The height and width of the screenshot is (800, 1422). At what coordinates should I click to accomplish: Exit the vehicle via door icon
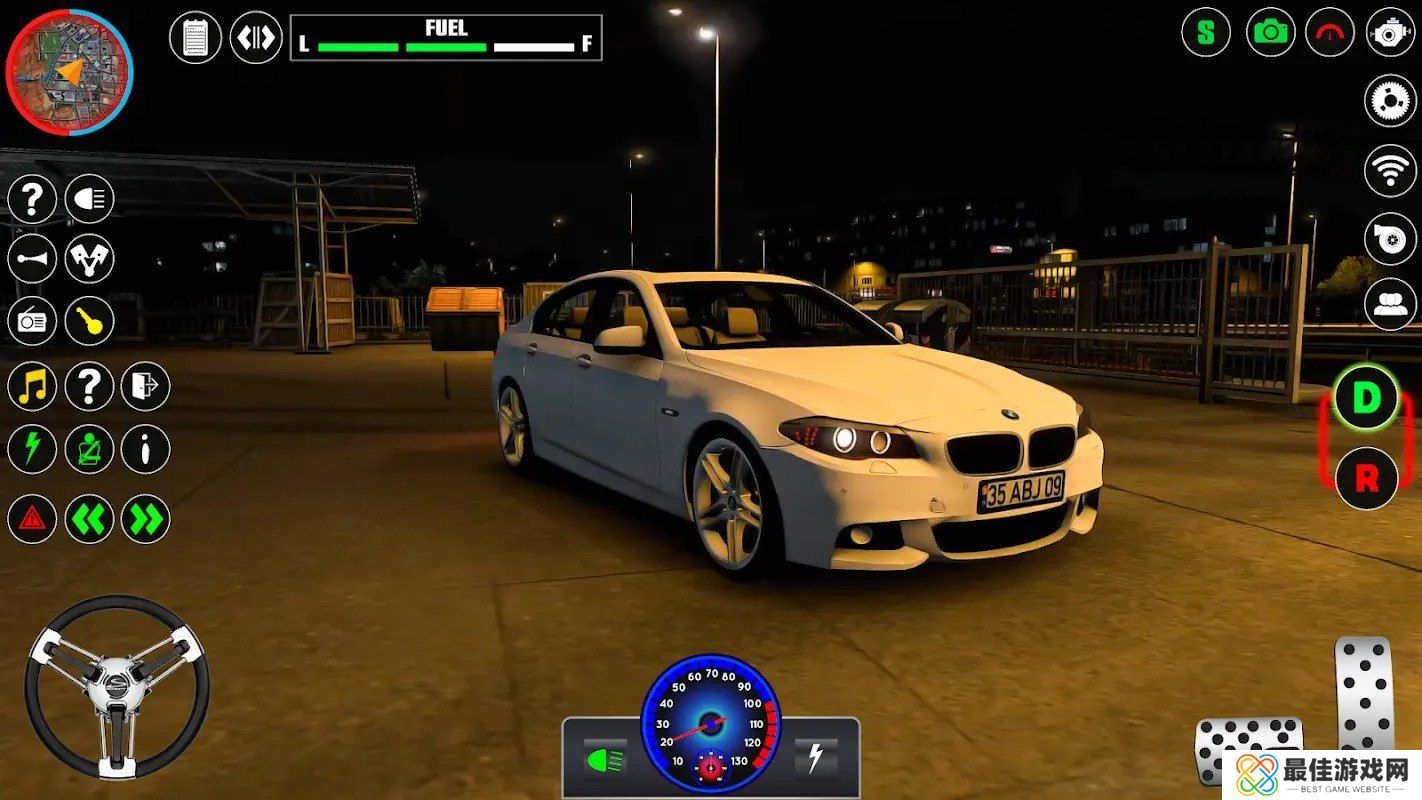(x=146, y=387)
